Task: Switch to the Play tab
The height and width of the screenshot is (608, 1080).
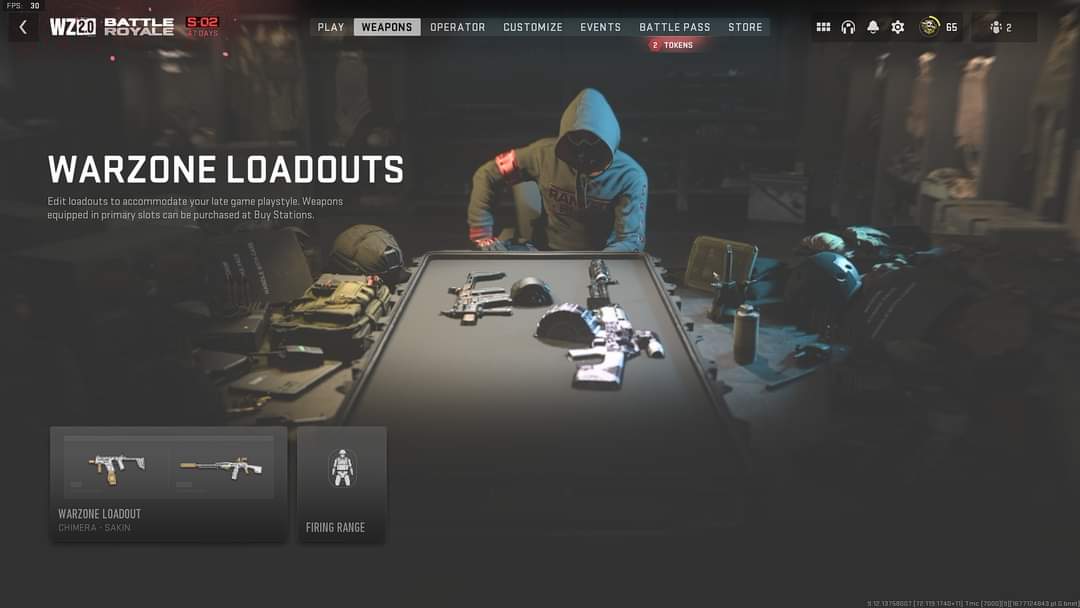Action: tap(331, 27)
